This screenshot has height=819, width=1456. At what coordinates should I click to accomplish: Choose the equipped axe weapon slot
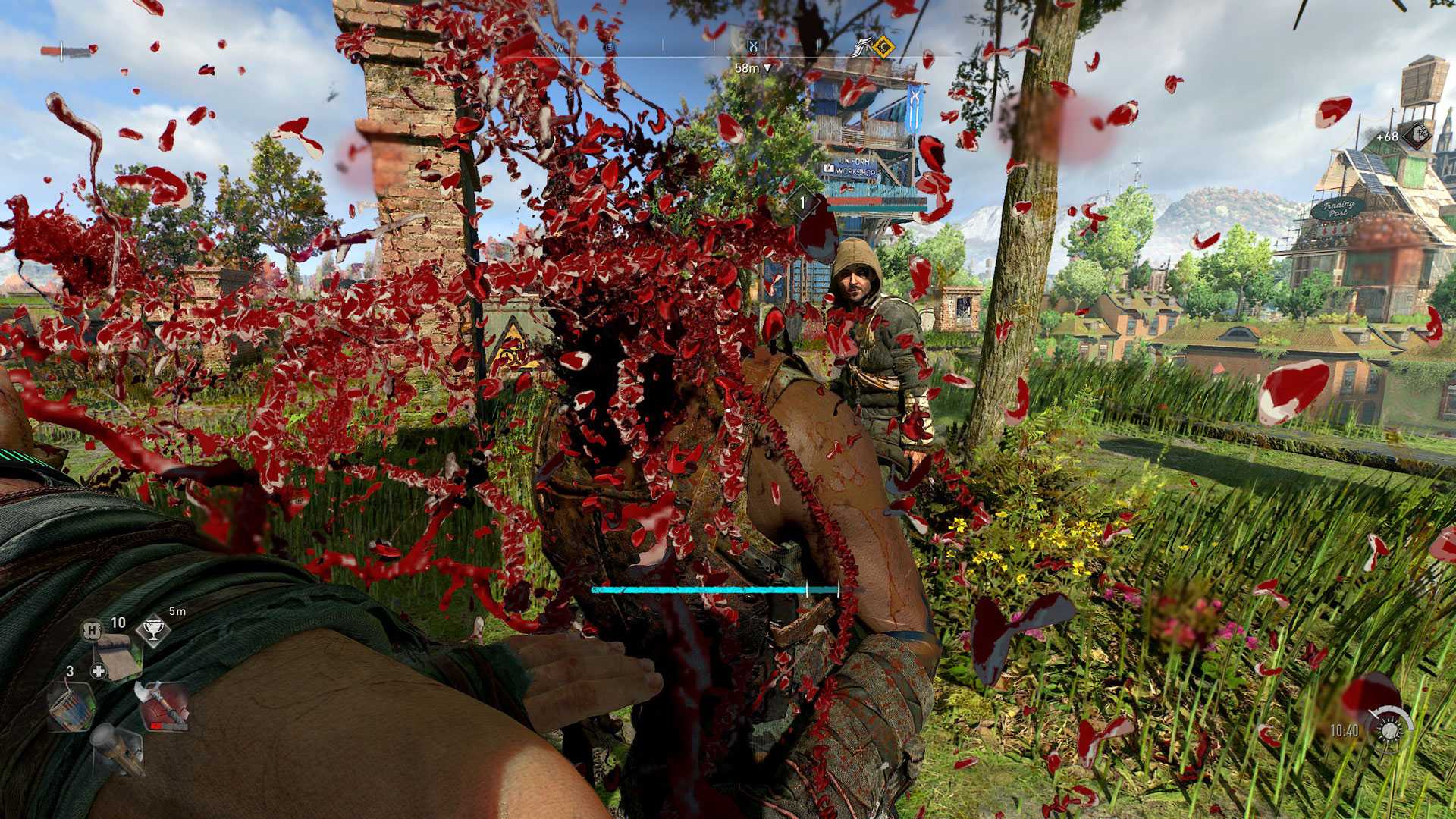tap(164, 705)
